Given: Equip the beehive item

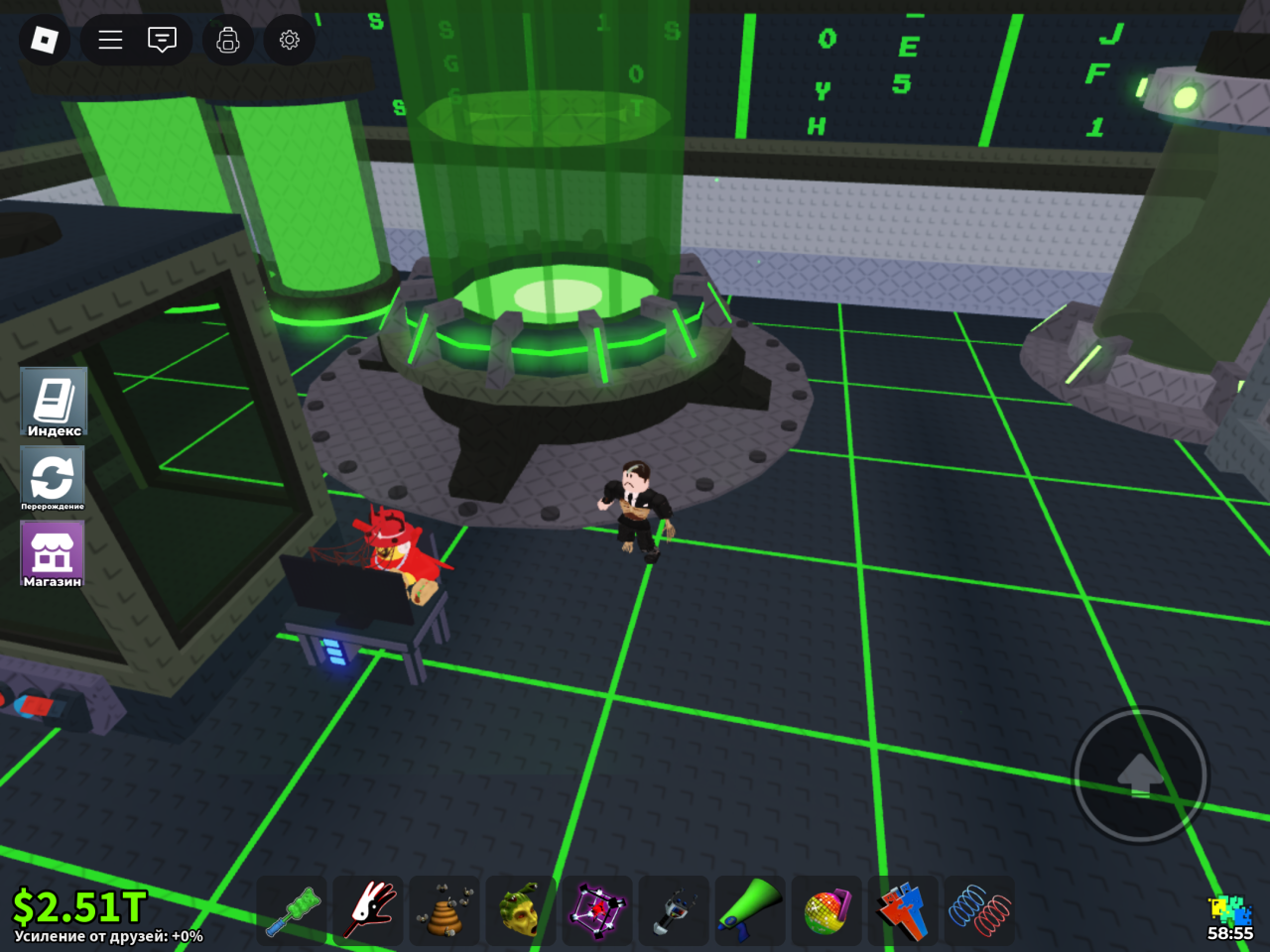Looking at the screenshot, I should point(444,910).
